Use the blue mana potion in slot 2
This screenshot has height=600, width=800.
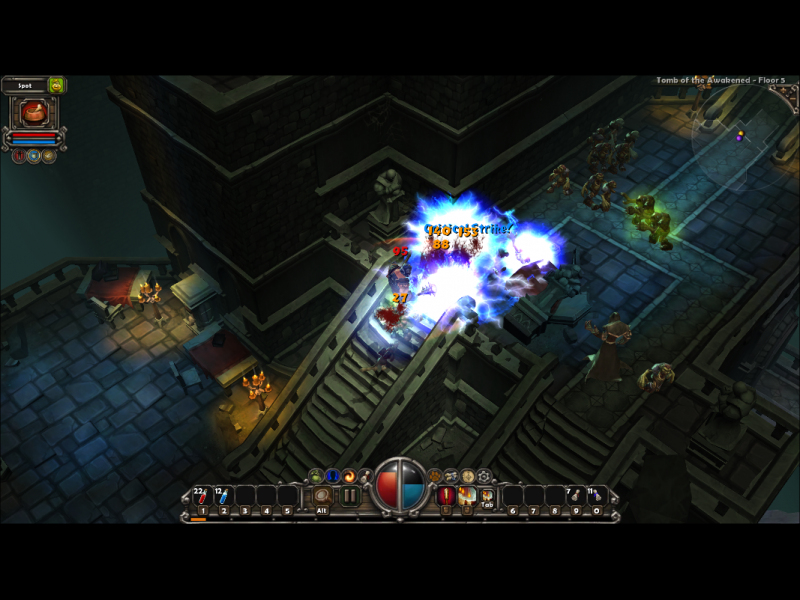223,496
